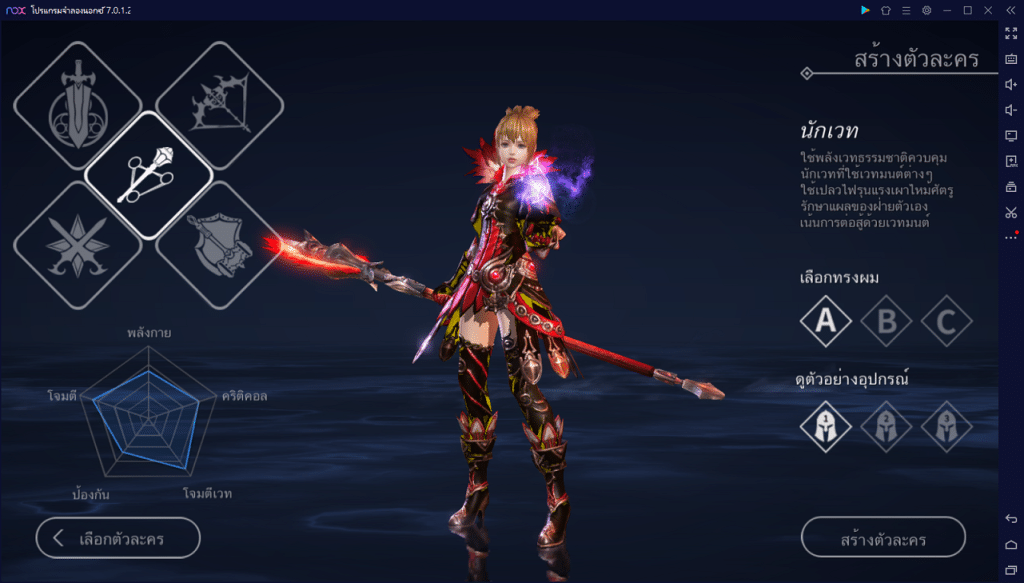Select hairstyle option A
The height and width of the screenshot is (583, 1024).
pyautogui.click(x=826, y=321)
